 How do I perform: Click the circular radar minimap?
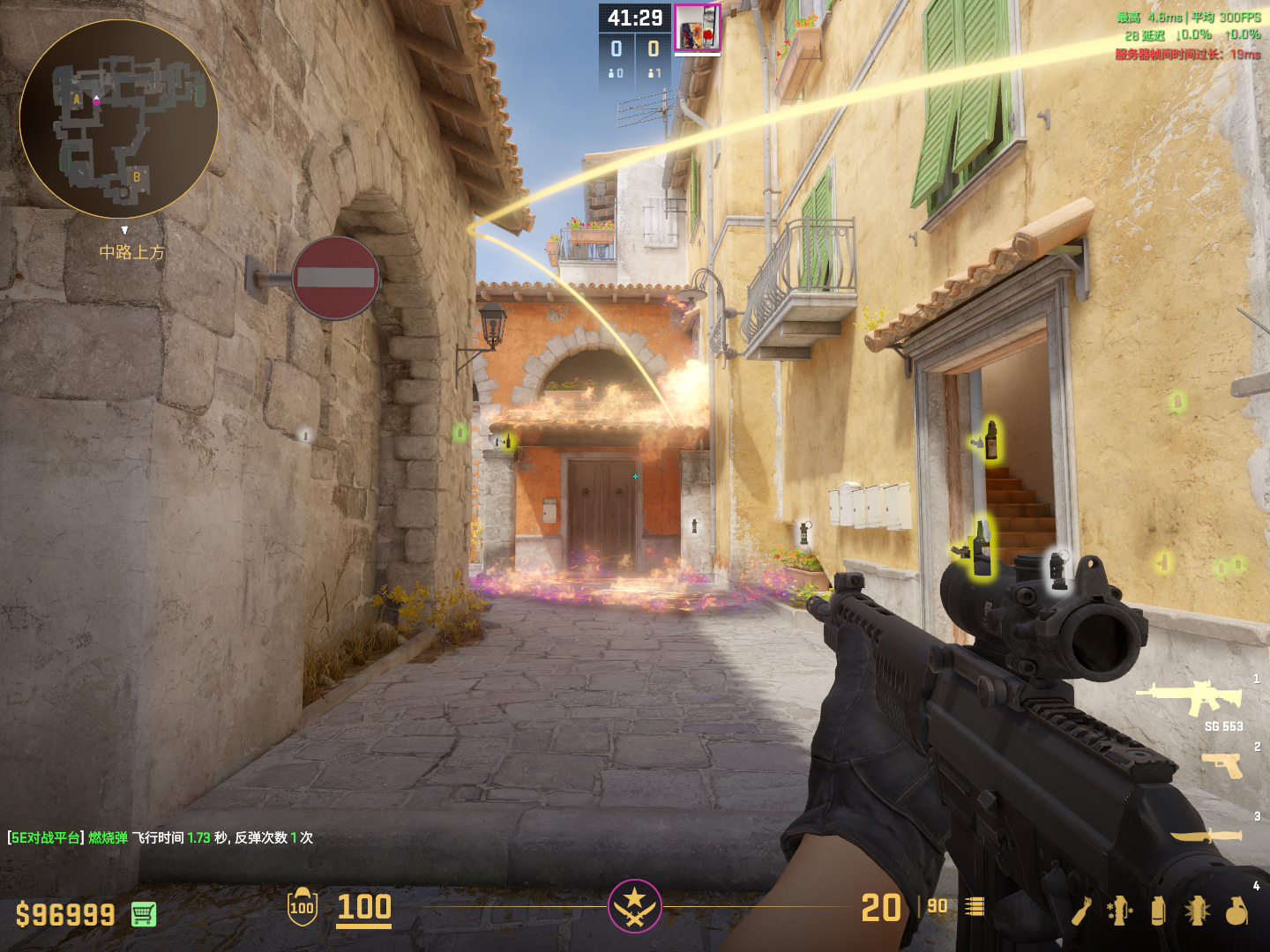coord(119,119)
